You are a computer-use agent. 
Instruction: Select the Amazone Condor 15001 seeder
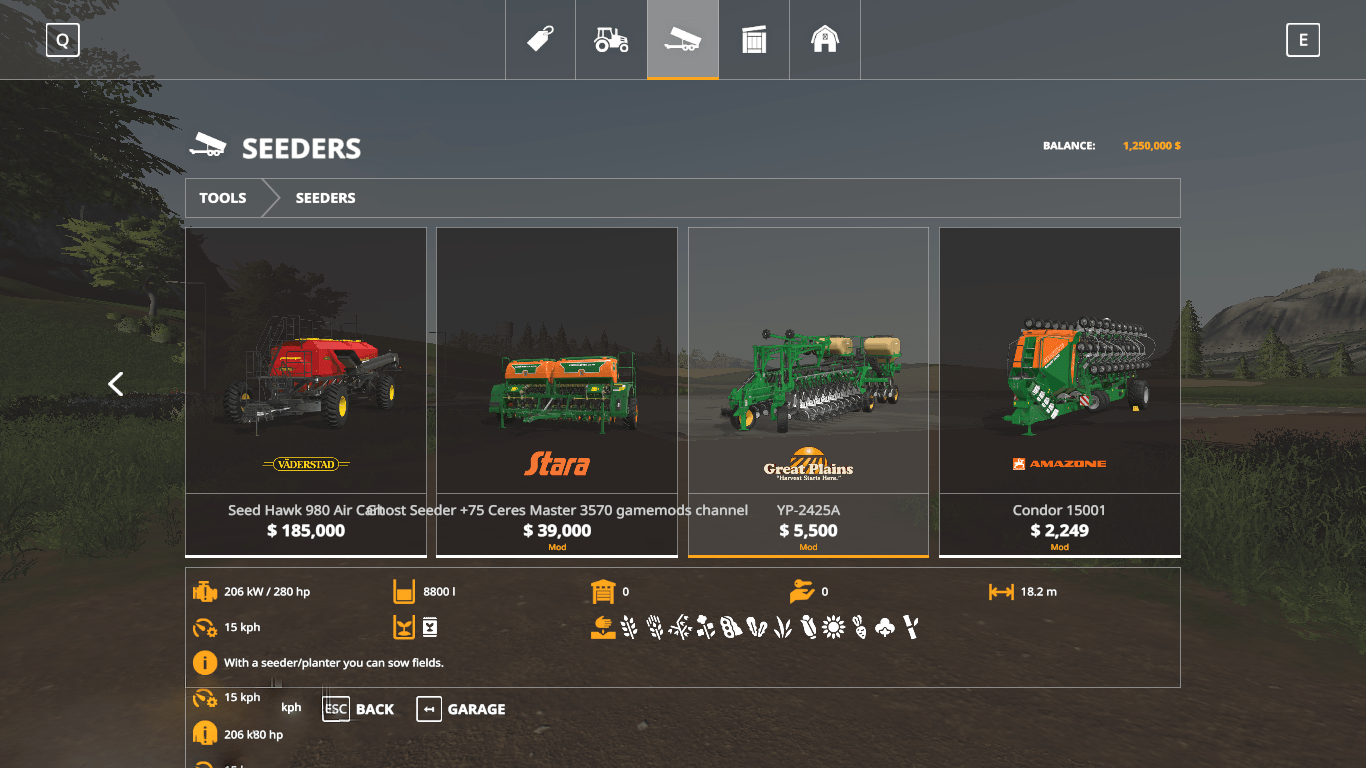[x=1060, y=391]
